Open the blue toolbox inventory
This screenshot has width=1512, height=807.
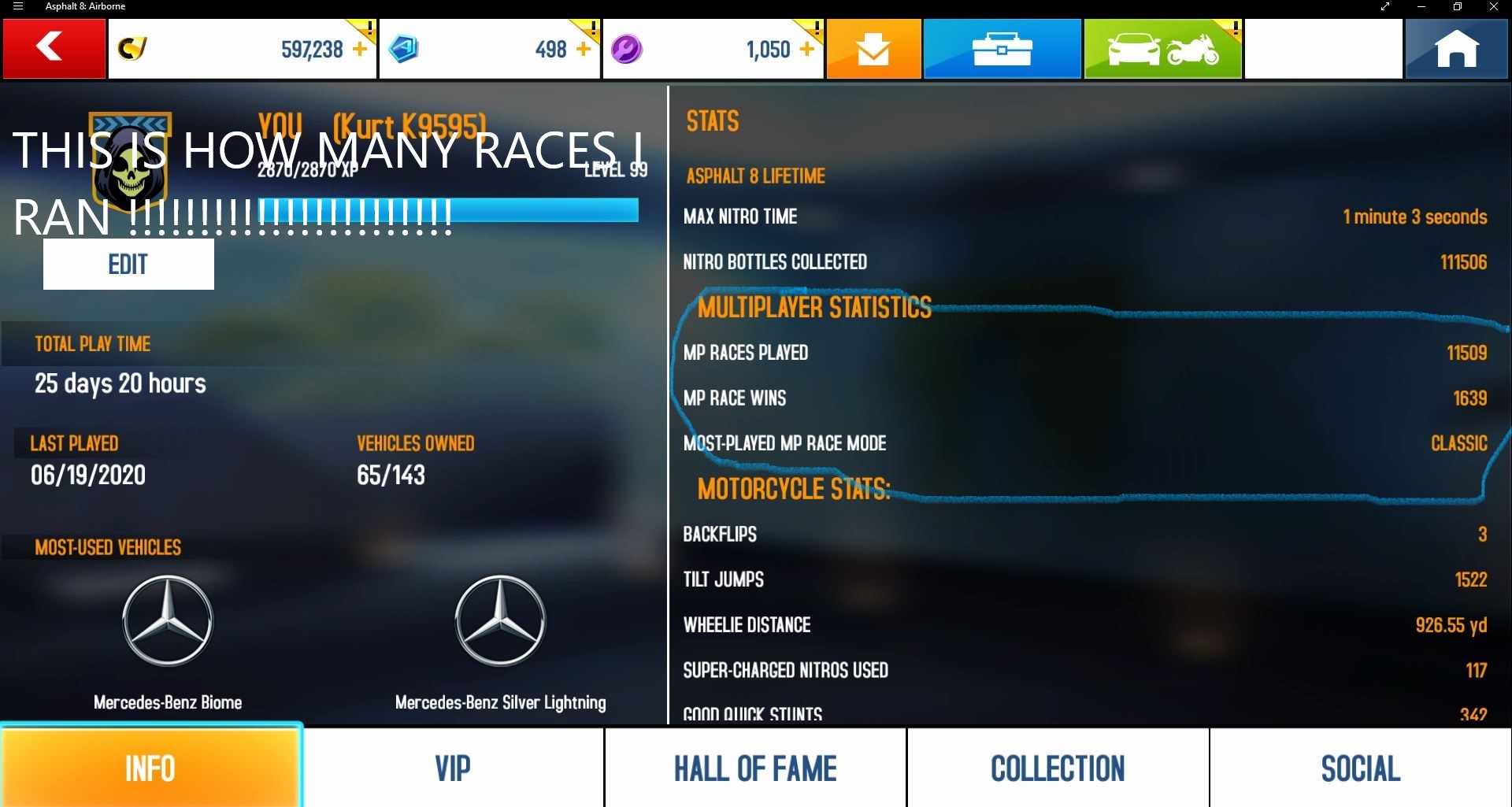point(1002,49)
